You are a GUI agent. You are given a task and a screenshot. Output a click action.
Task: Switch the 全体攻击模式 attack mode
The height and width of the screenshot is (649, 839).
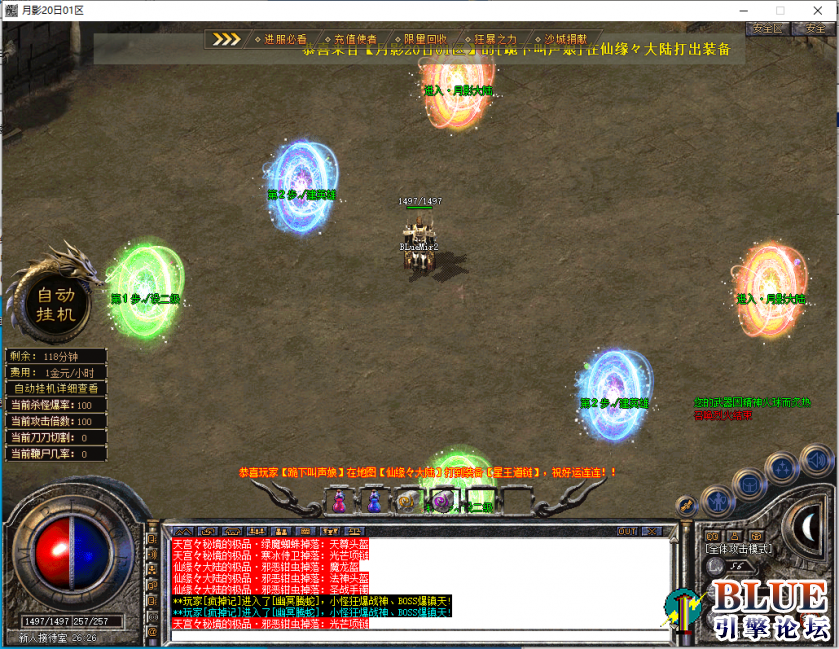click(737, 548)
